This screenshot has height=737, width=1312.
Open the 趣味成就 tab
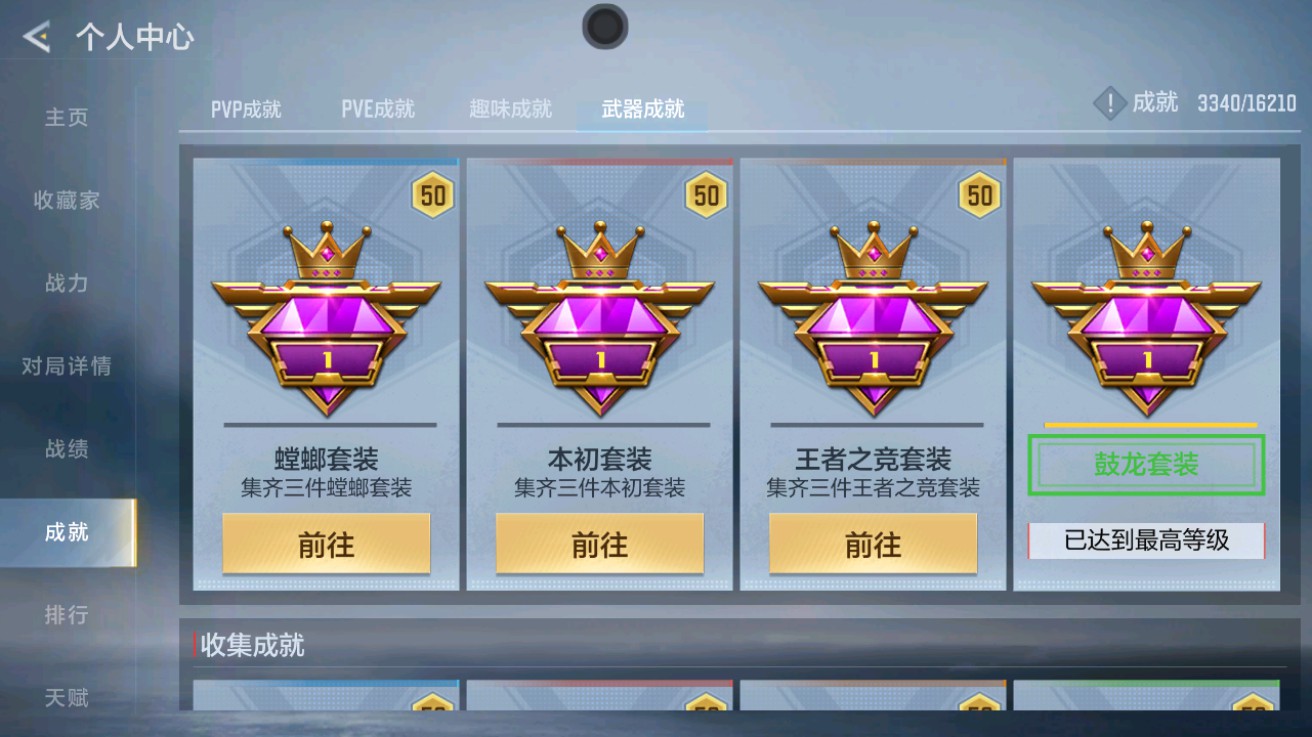[511, 110]
